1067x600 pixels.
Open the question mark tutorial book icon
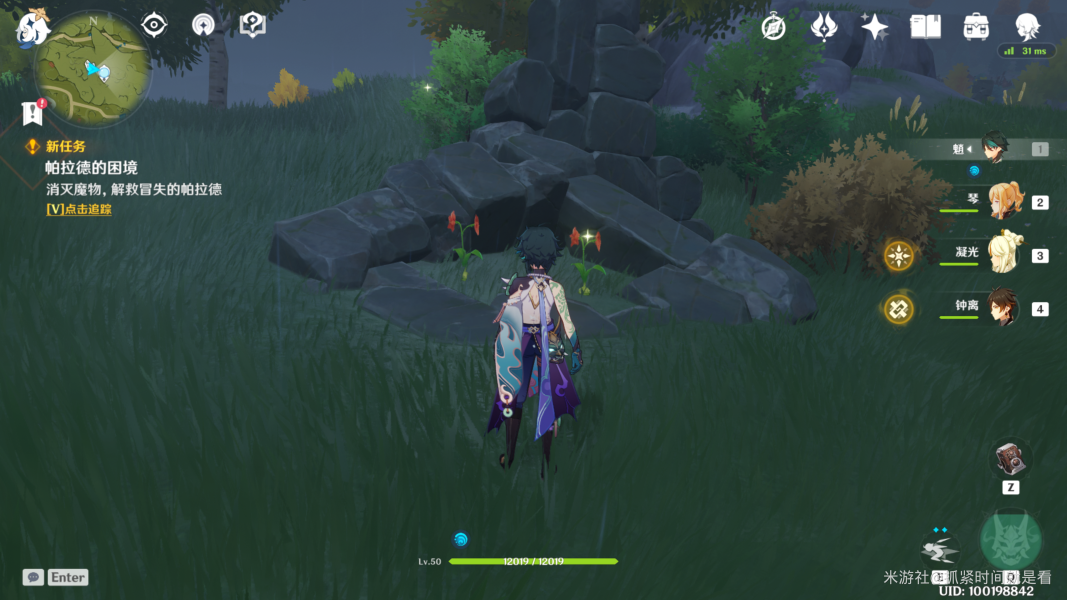pos(253,25)
